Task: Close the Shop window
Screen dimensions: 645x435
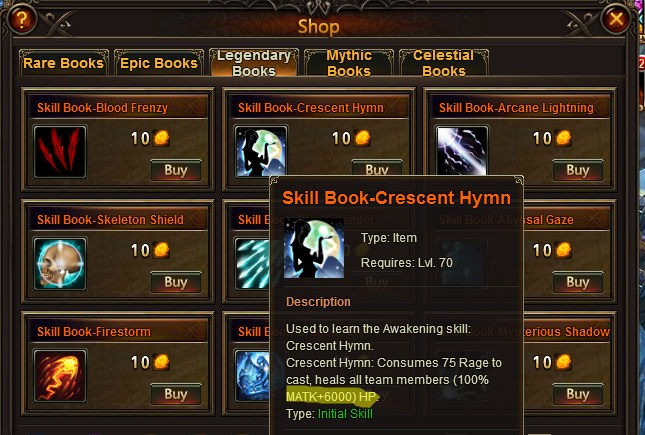Action: coord(617,19)
